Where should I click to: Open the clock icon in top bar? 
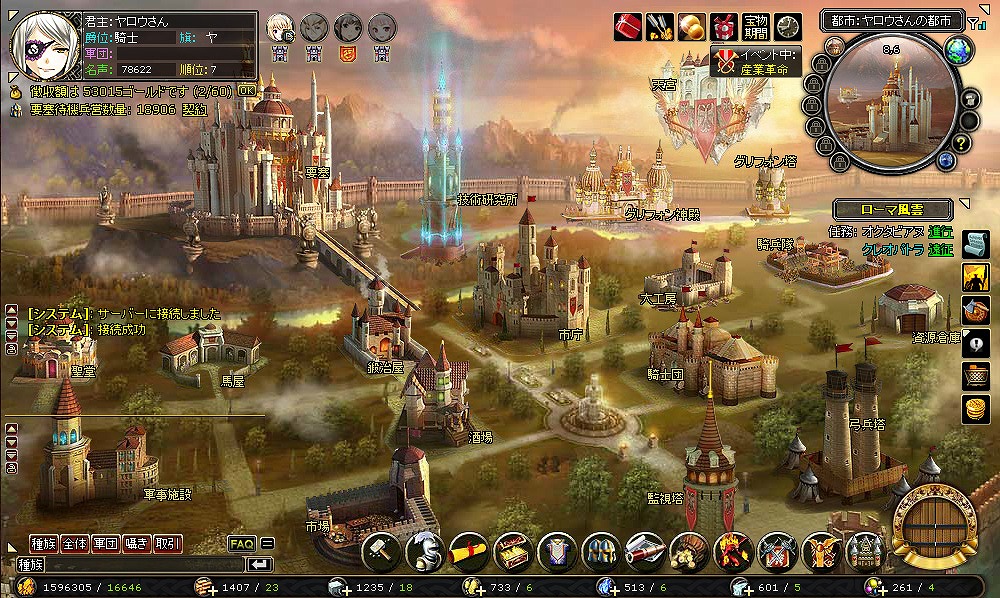788,25
